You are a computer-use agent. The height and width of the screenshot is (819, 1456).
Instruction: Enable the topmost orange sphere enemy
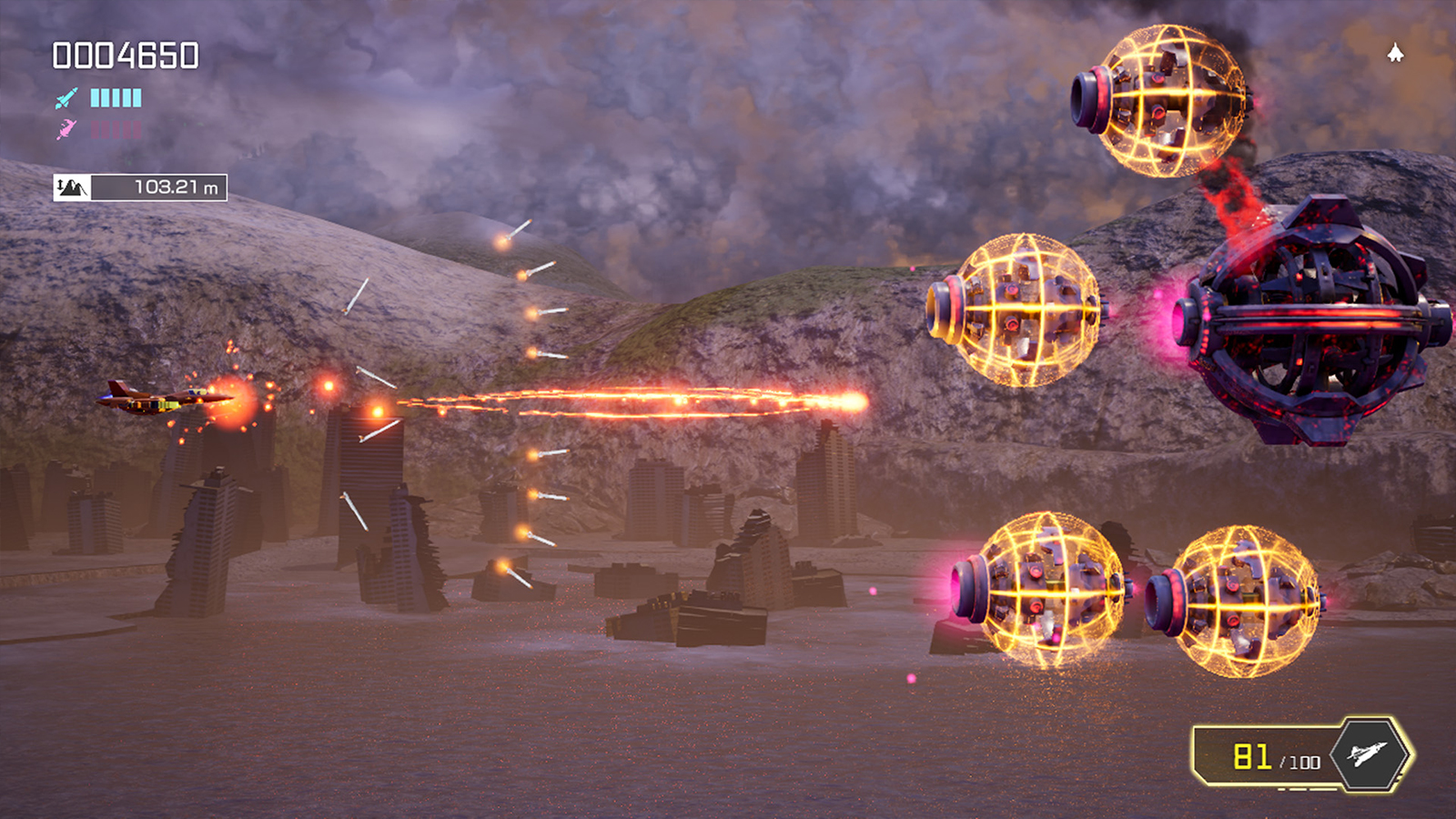(1174, 96)
